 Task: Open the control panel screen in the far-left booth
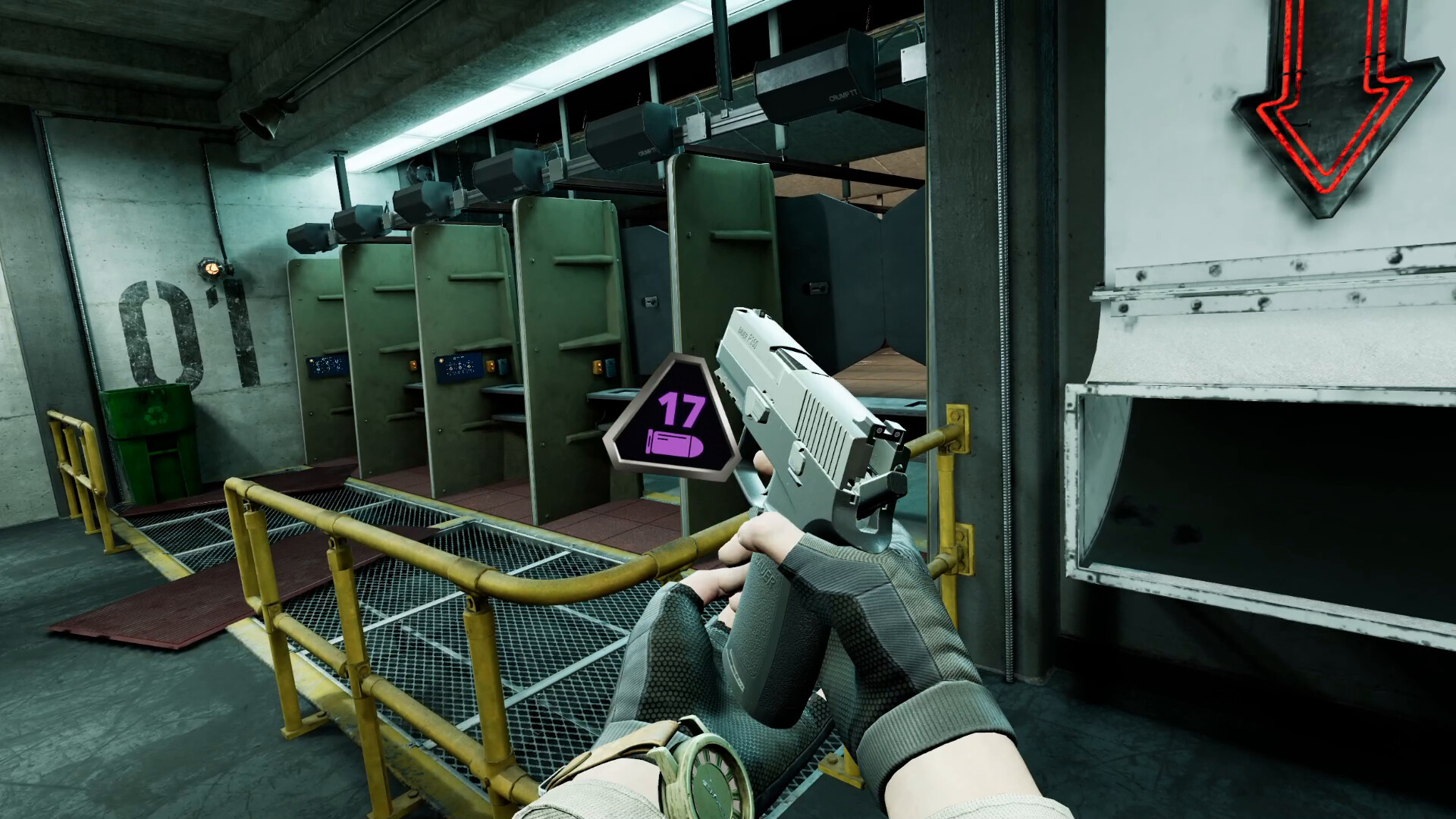(324, 366)
